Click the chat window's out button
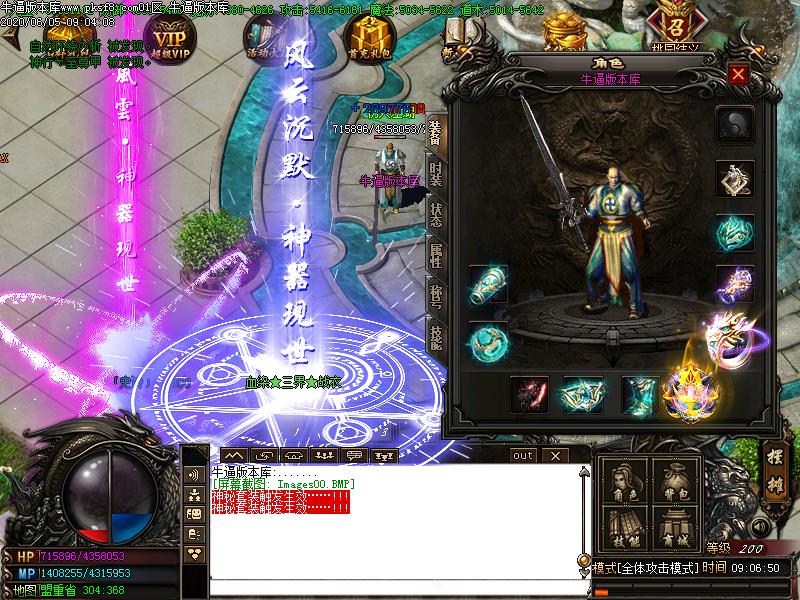Screen dimensions: 800x600 click(x=523, y=455)
